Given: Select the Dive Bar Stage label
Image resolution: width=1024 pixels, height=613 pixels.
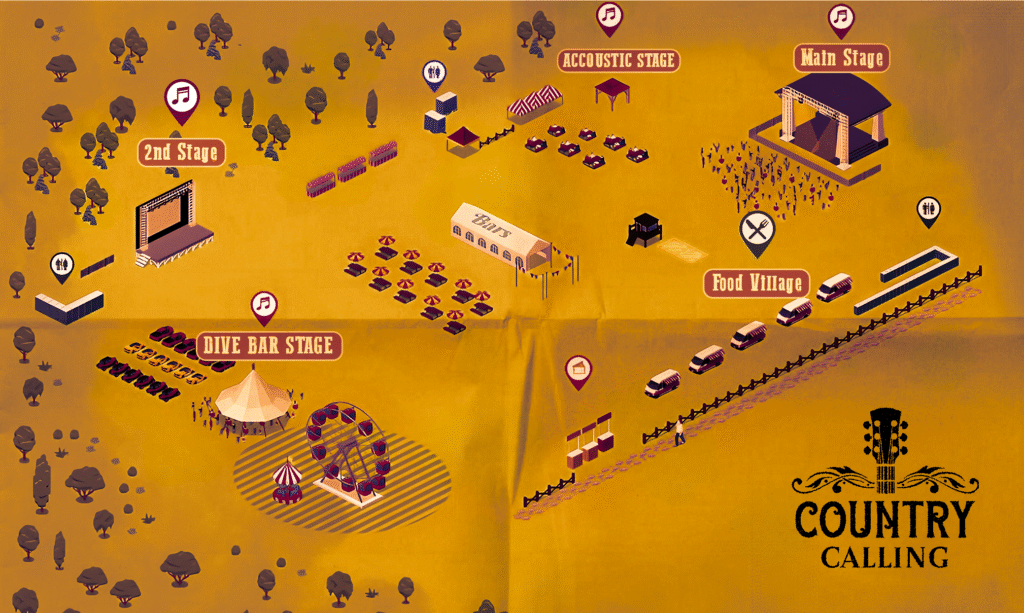Looking at the screenshot, I should pos(270,346).
